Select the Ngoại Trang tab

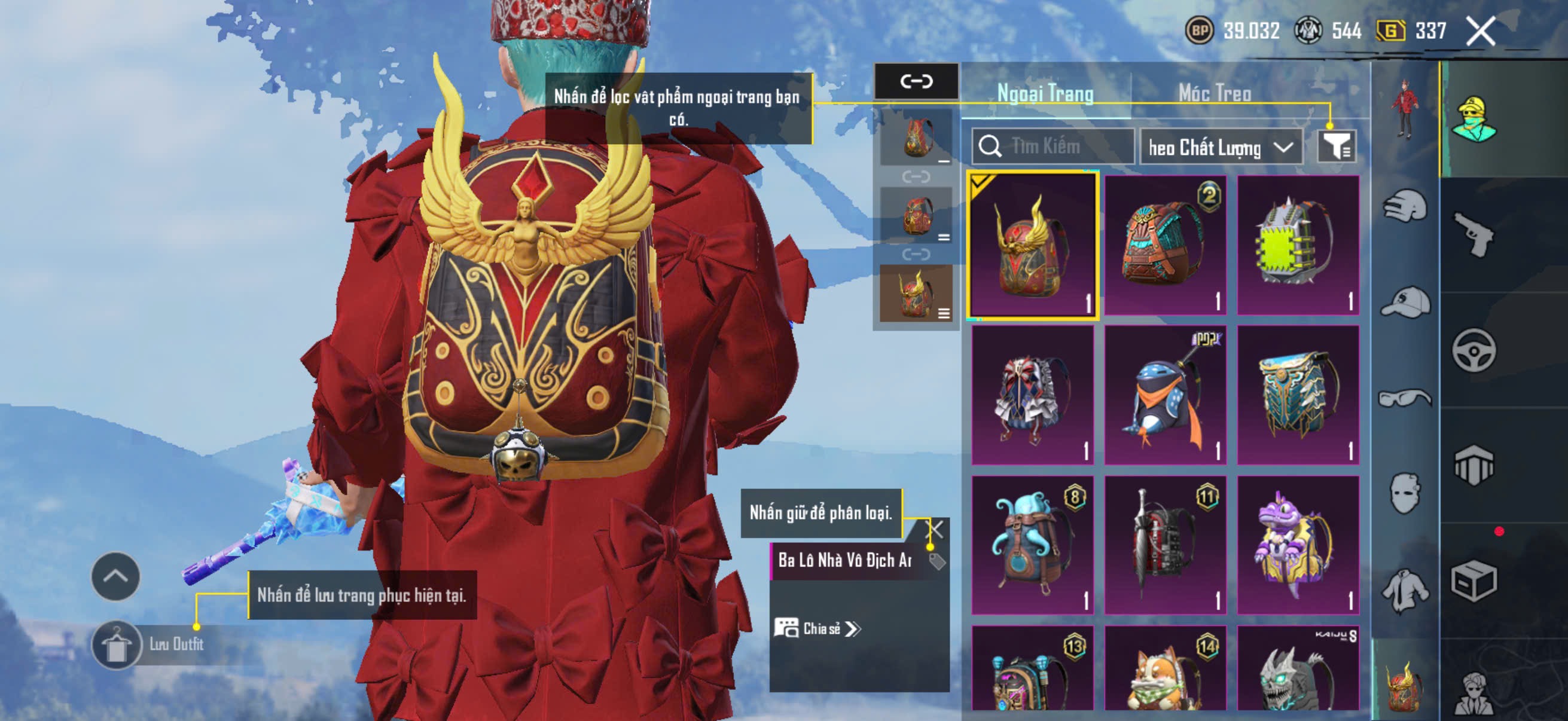coord(1045,93)
